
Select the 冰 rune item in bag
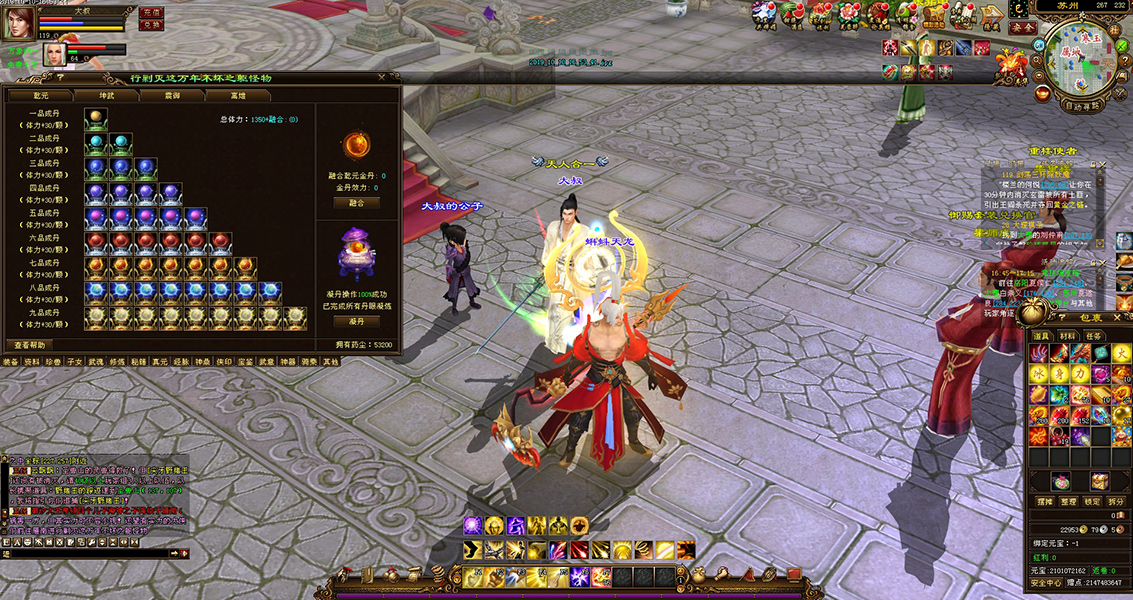(x=1040, y=373)
